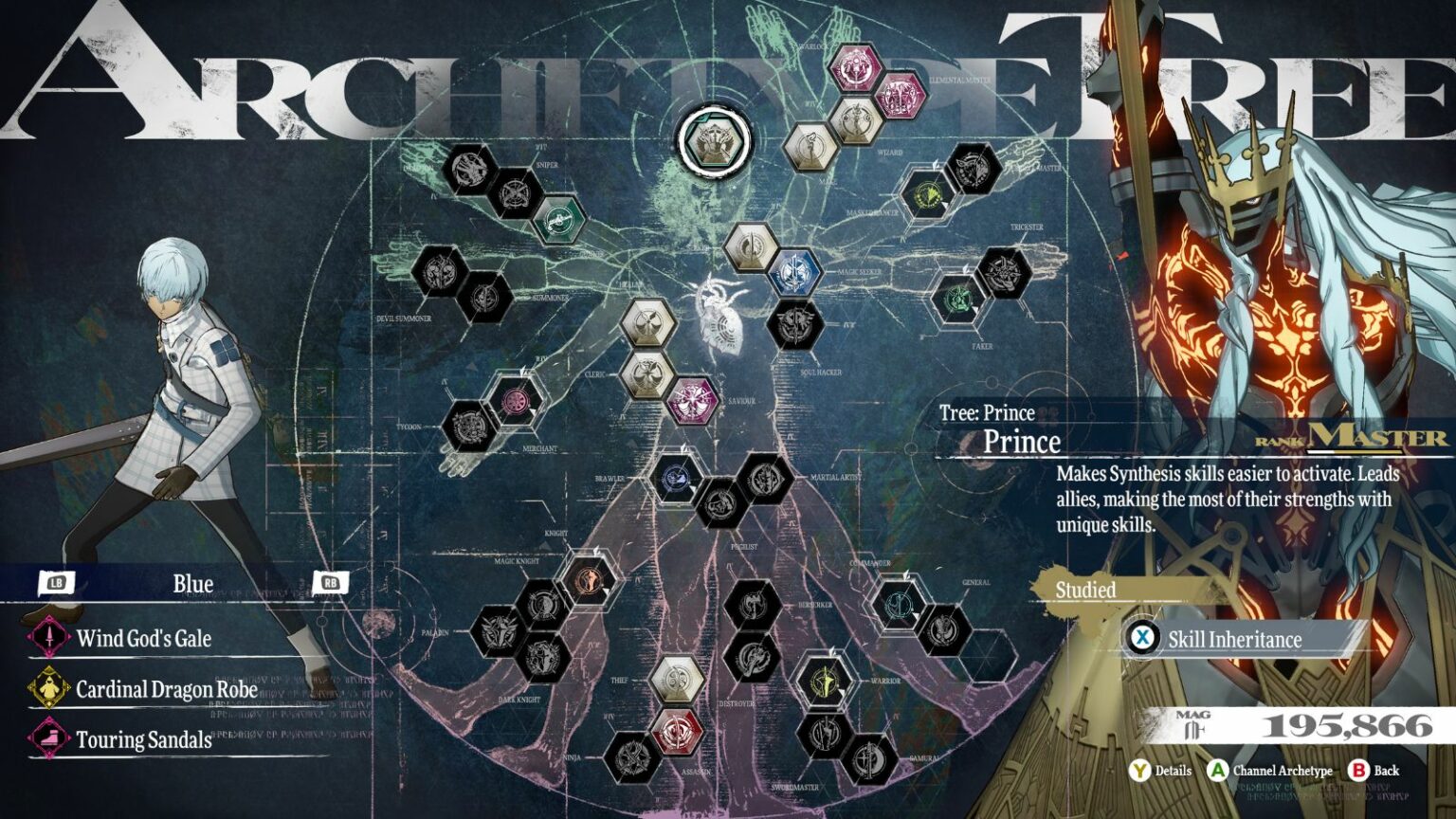
Task: Choose the Martial Artist archetype
Action: point(764,479)
